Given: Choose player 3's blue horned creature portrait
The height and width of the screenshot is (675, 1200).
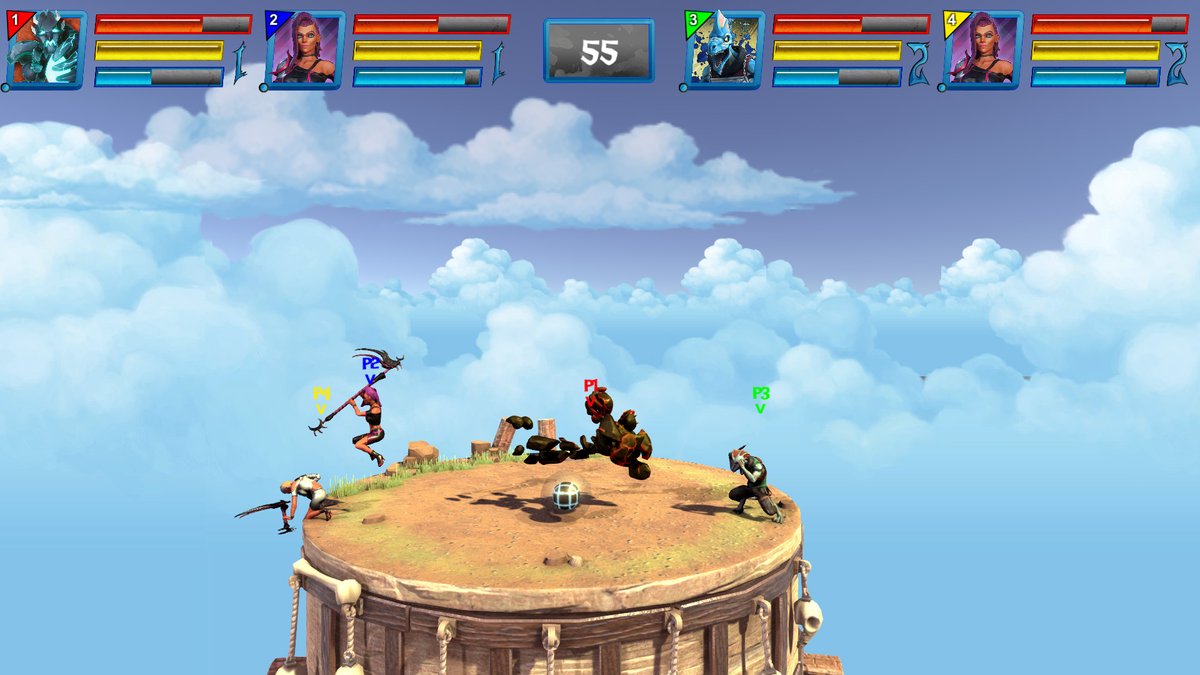Looking at the screenshot, I should [x=724, y=50].
